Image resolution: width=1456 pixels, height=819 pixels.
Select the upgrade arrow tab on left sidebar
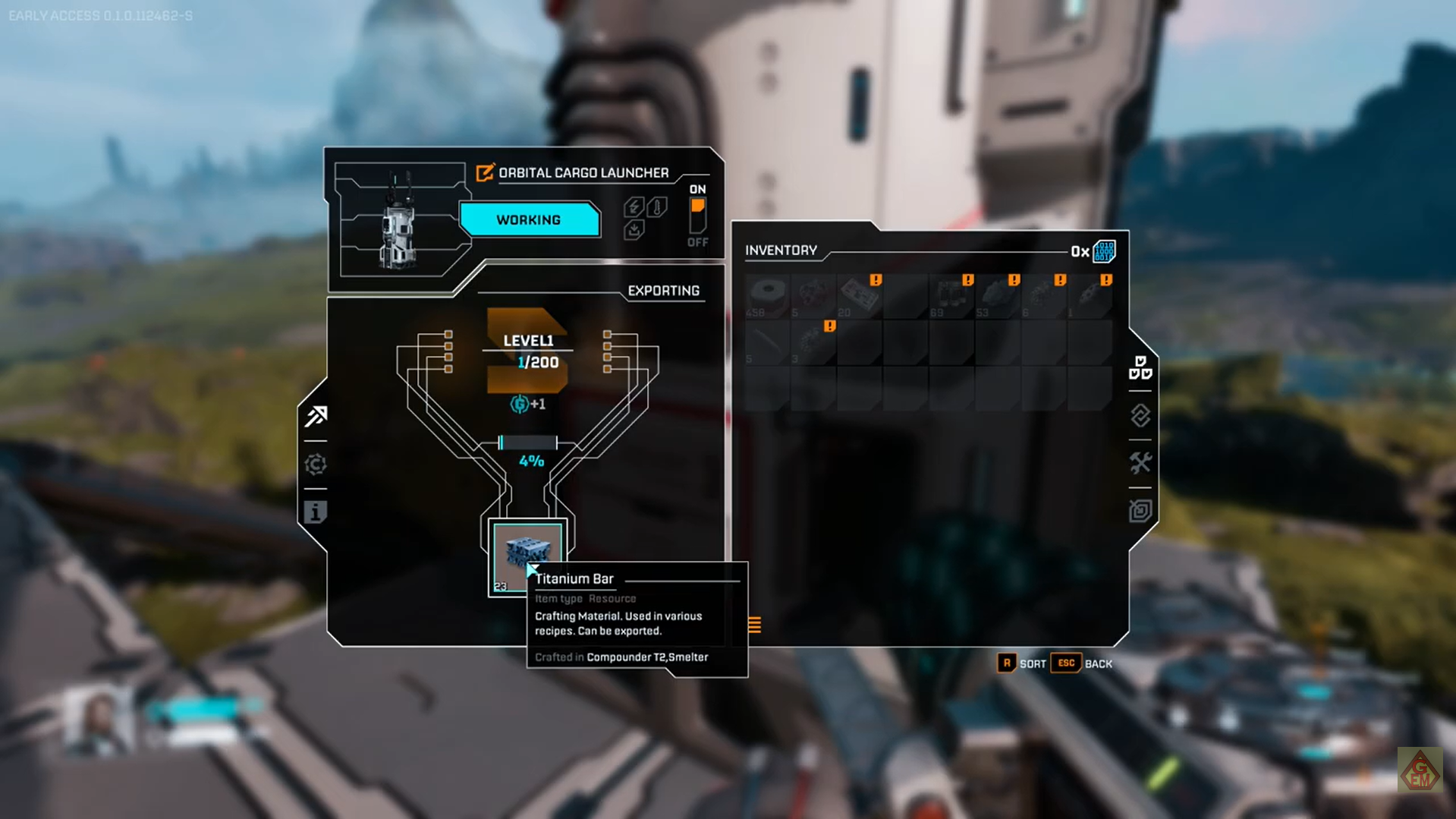point(316,416)
